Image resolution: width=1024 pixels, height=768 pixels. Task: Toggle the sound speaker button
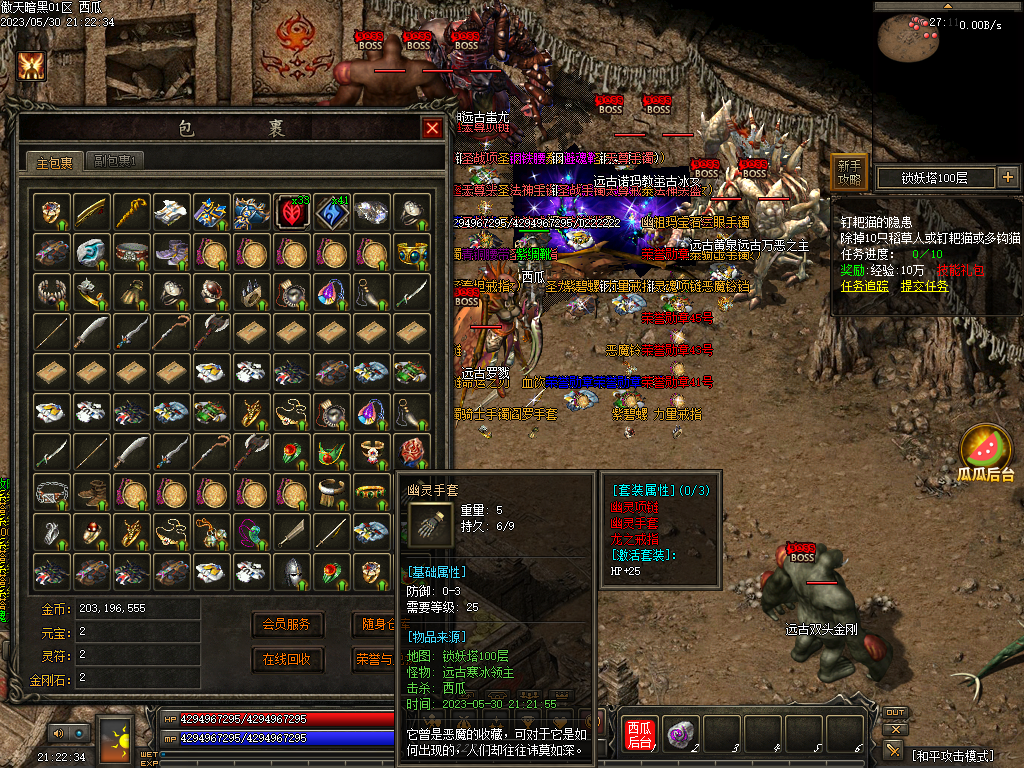(58, 733)
